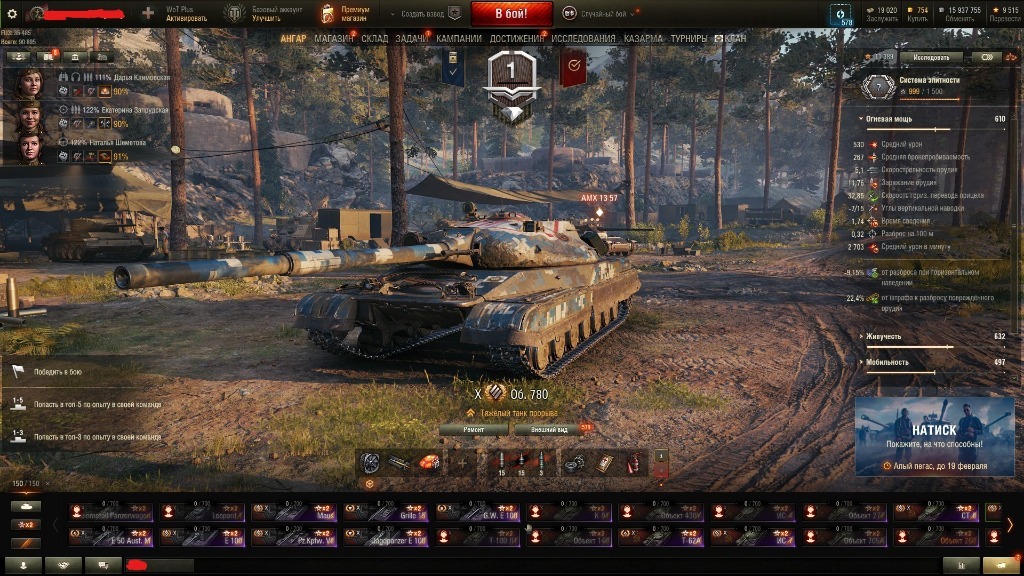Go to the ЗАДАЧИ tab
Image resolution: width=1024 pixels, height=576 pixels.
411,39
